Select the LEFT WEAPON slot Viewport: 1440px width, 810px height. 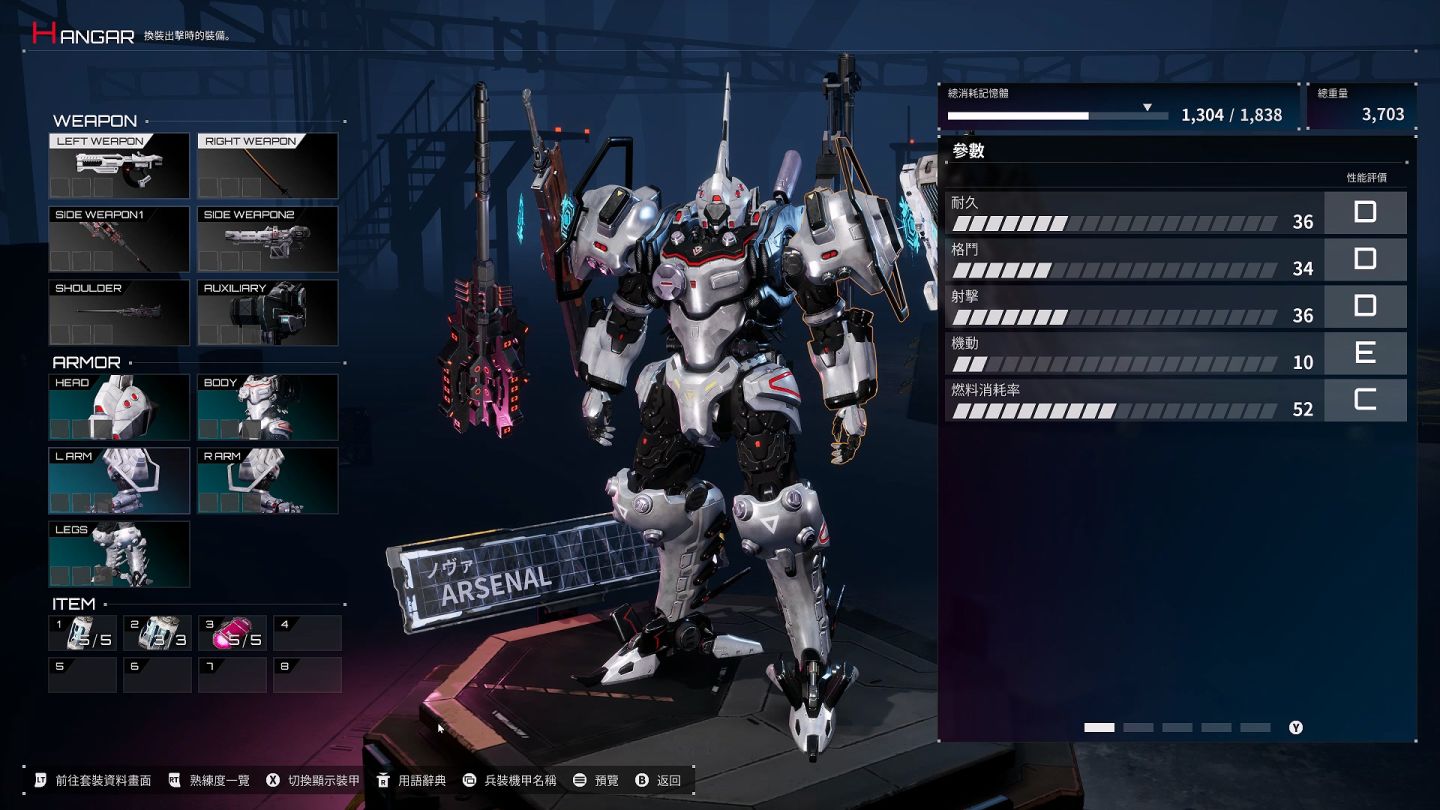[x=119, y=166]
